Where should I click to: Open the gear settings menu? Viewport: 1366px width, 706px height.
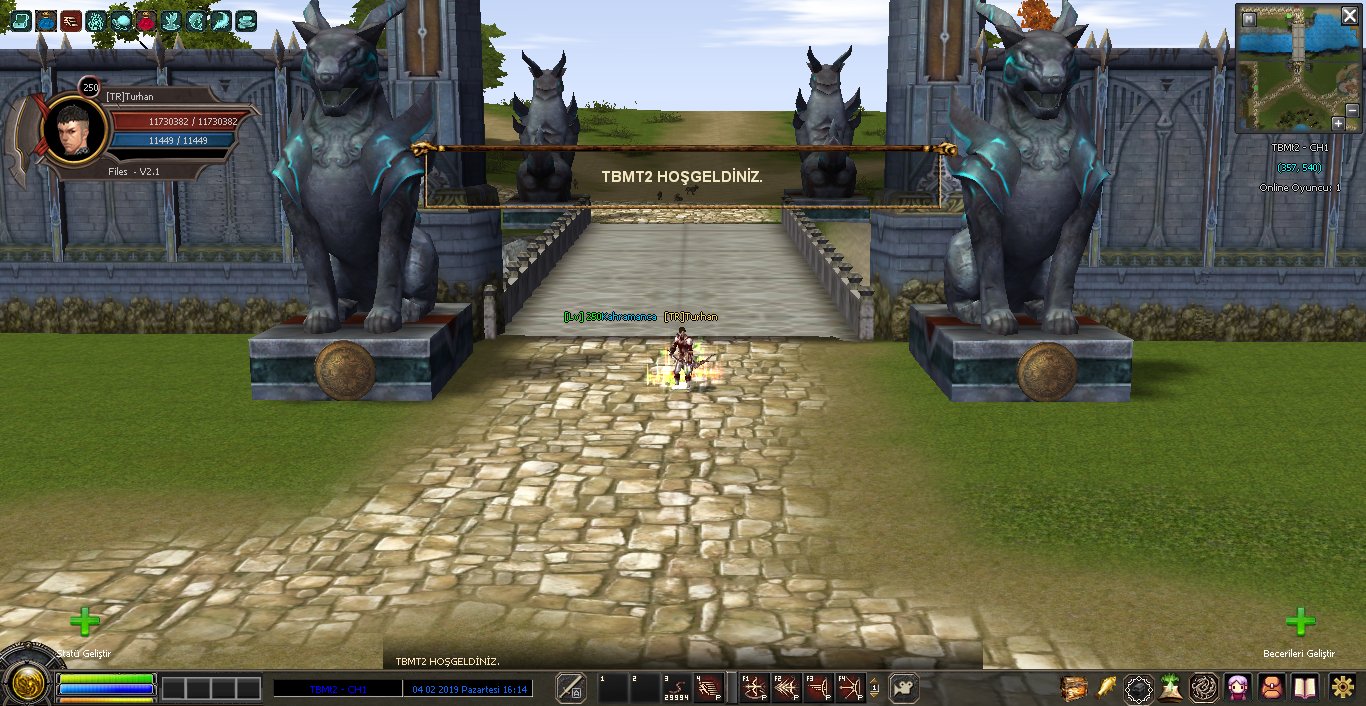[x=1342, y=688]
